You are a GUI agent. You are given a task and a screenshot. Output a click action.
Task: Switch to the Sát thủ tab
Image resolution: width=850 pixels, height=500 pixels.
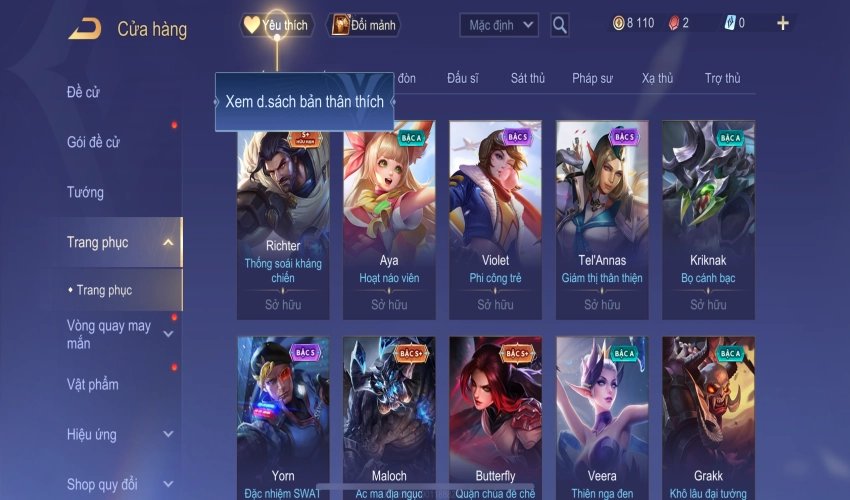[x=527, y=78]
